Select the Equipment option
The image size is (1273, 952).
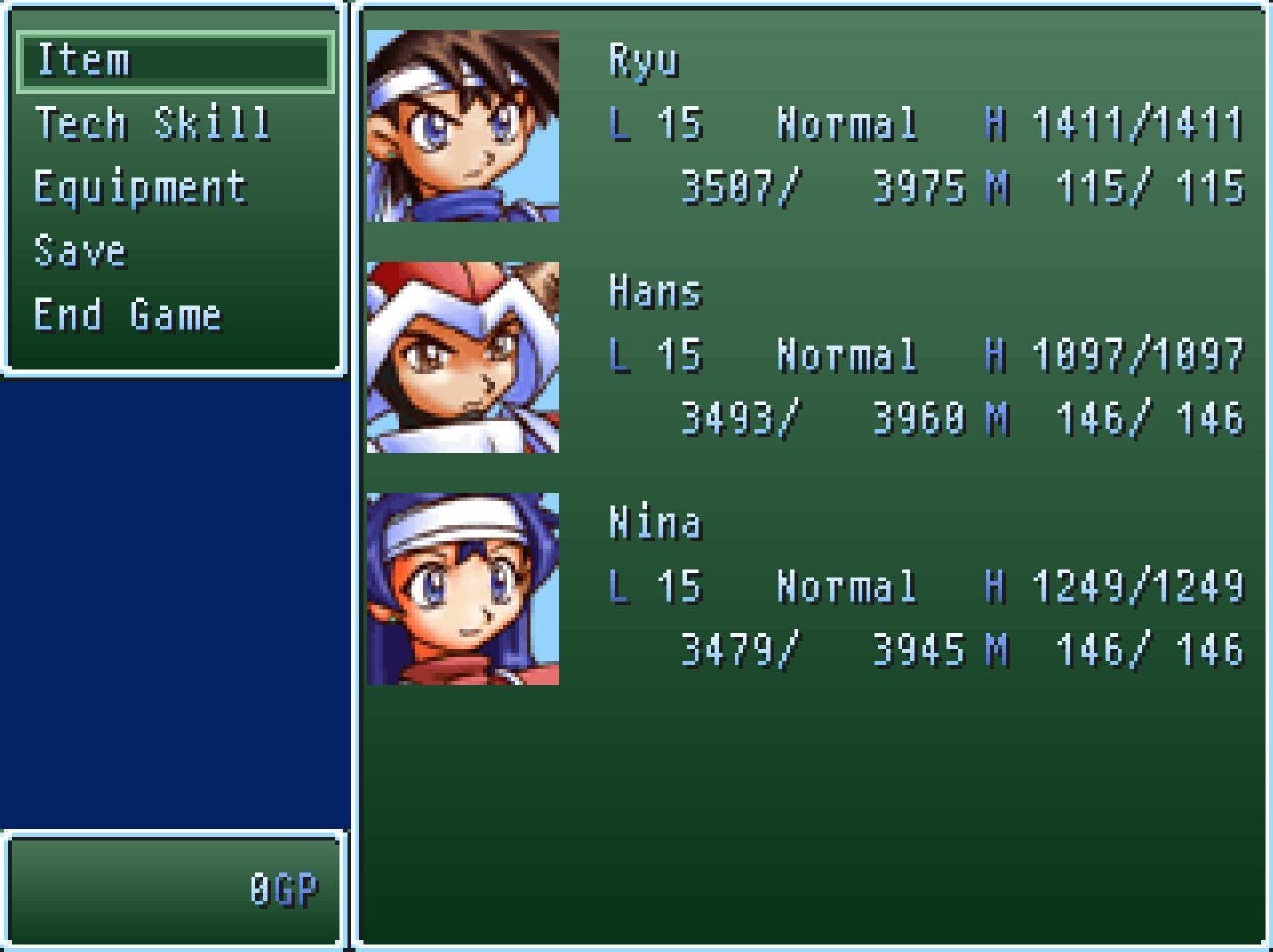139,187
